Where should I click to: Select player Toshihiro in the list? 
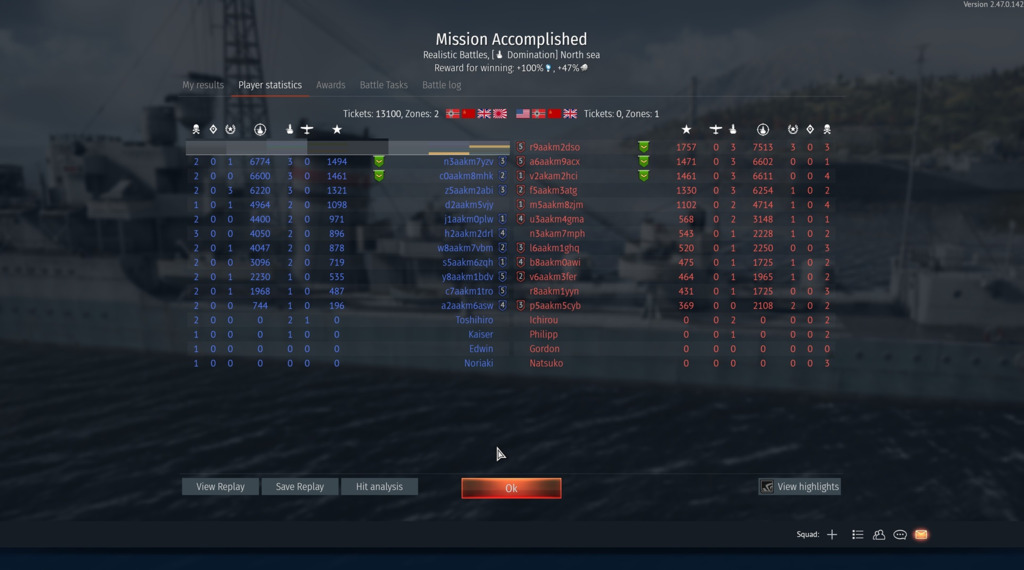(x=474, y=320)
